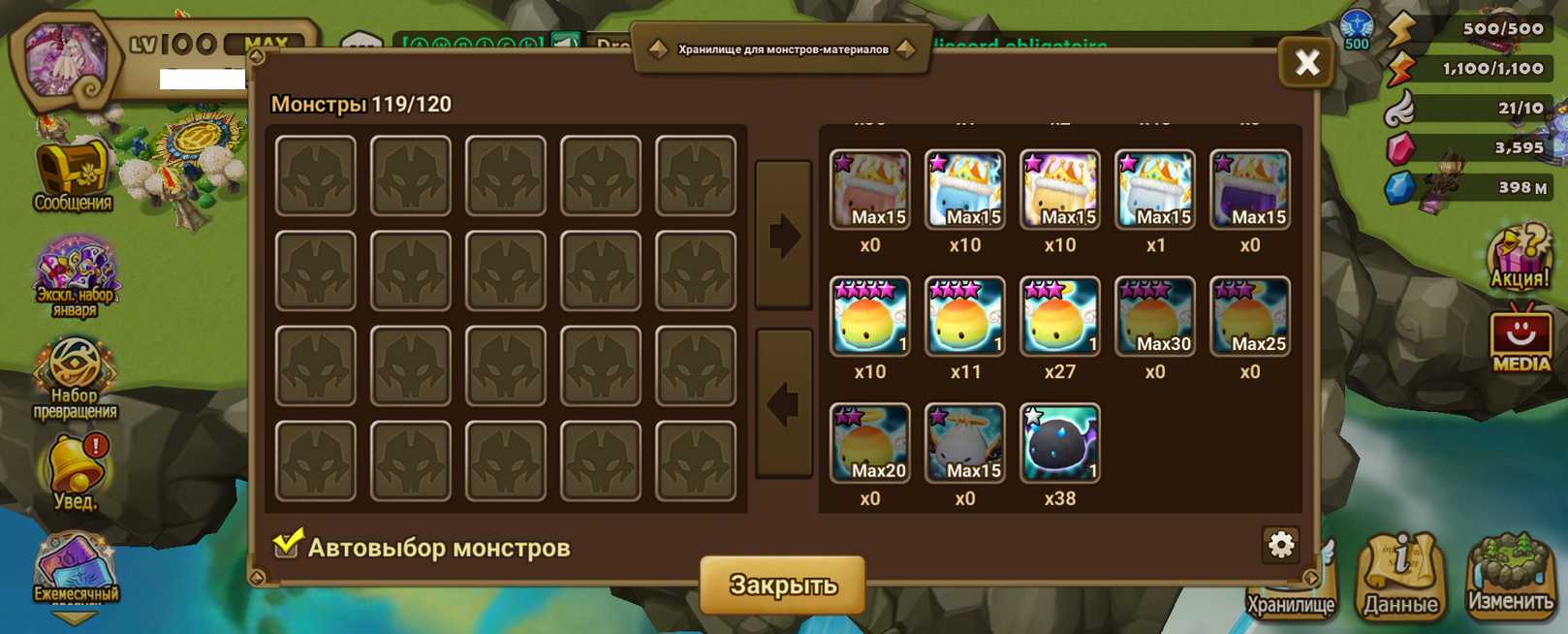Select the white light angelmon with x1
The image size is (1568, 634).
1154,189
